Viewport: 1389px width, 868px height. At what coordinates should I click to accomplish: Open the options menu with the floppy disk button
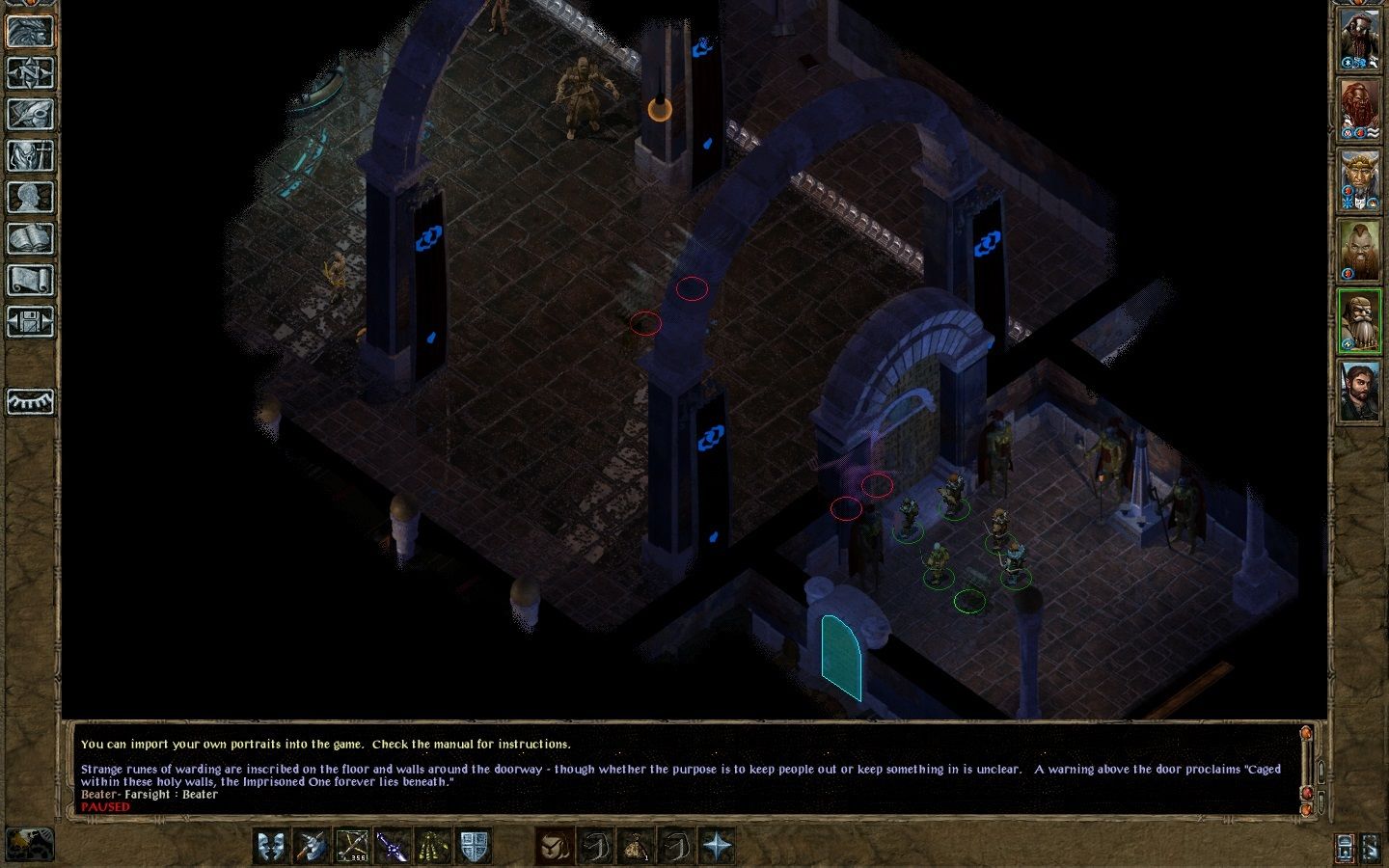[x=30, y=321]
